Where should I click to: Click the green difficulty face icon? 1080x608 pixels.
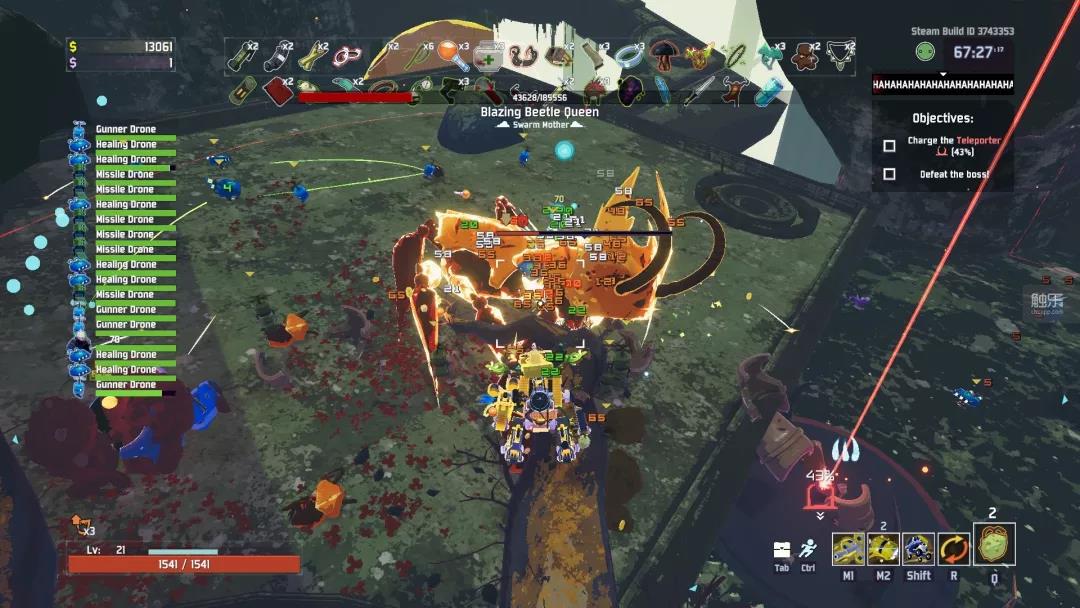coord(925,52)
